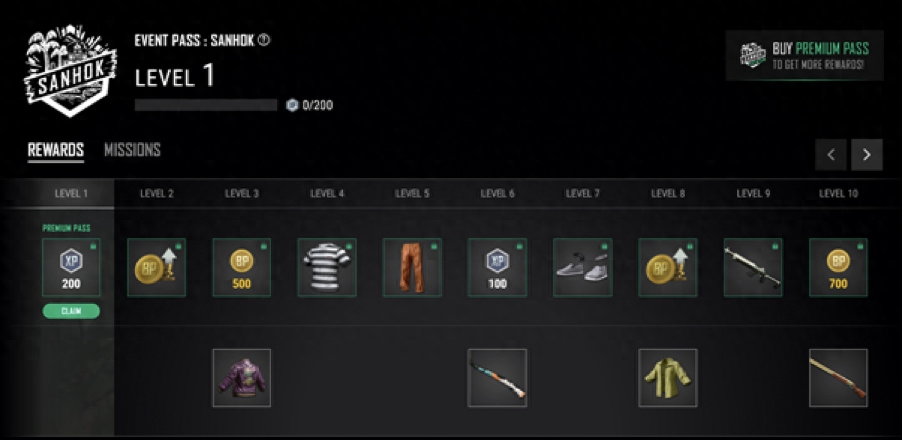Switch to the Missions tab
Screen dimensions: 902x440
[132, 150]
